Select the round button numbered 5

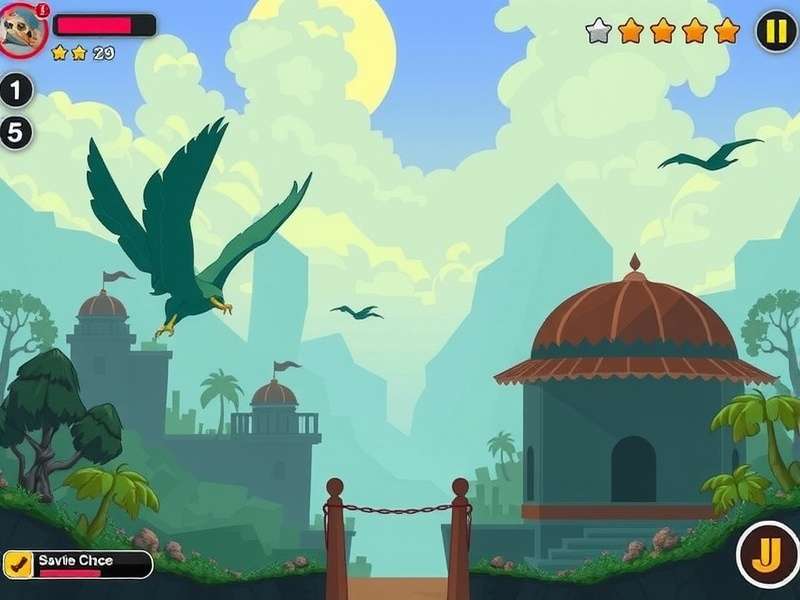pos(15,132)
